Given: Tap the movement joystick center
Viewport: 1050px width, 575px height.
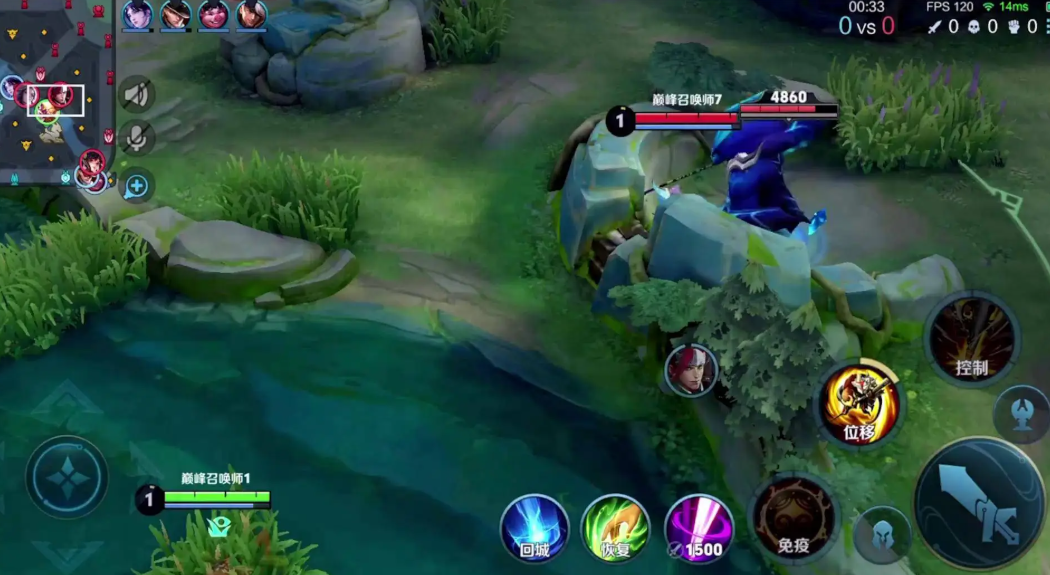Looking at the screenshot, I should click(x=67, y=477).
